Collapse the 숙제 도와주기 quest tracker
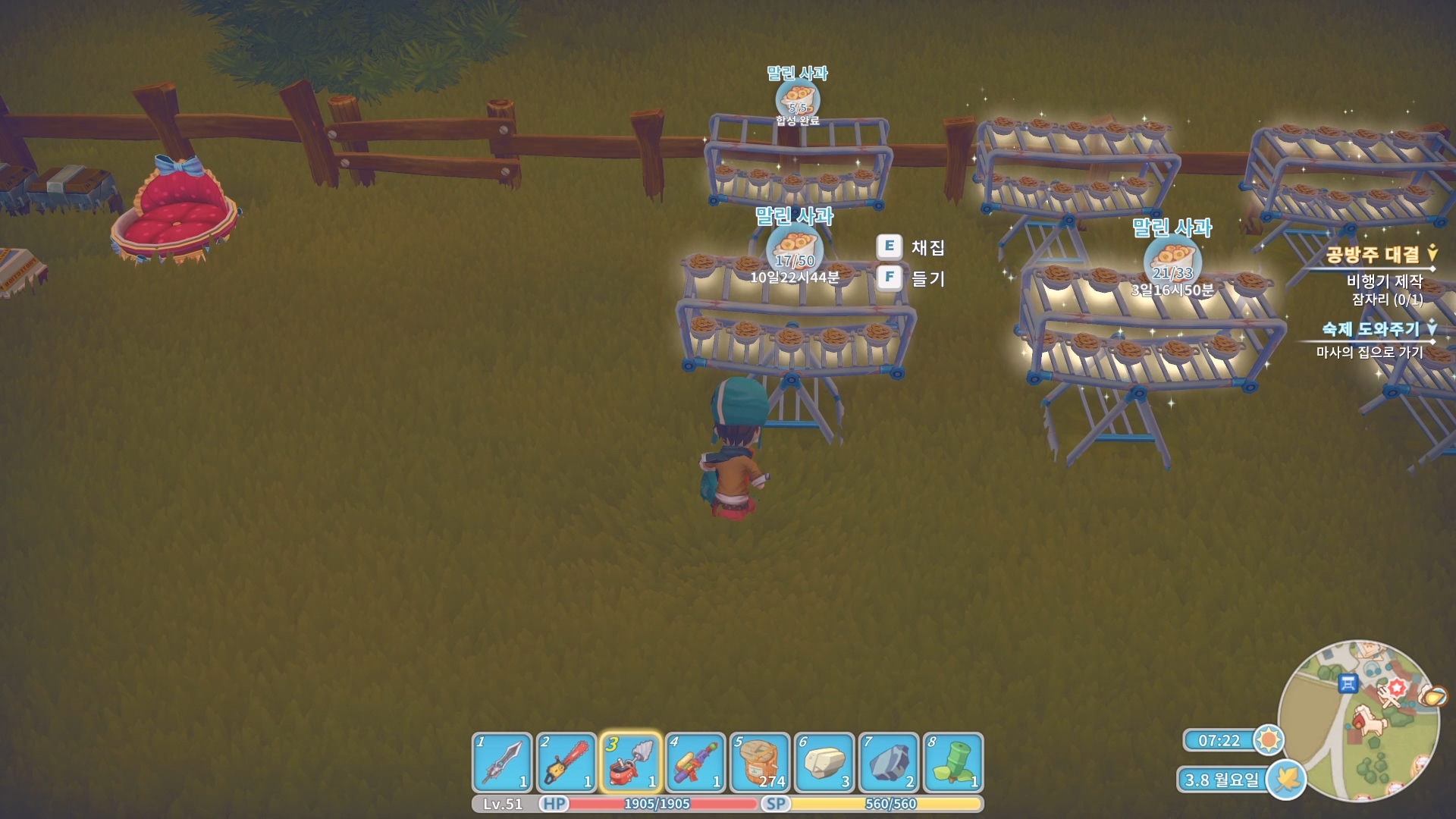 pos(1432,328)
